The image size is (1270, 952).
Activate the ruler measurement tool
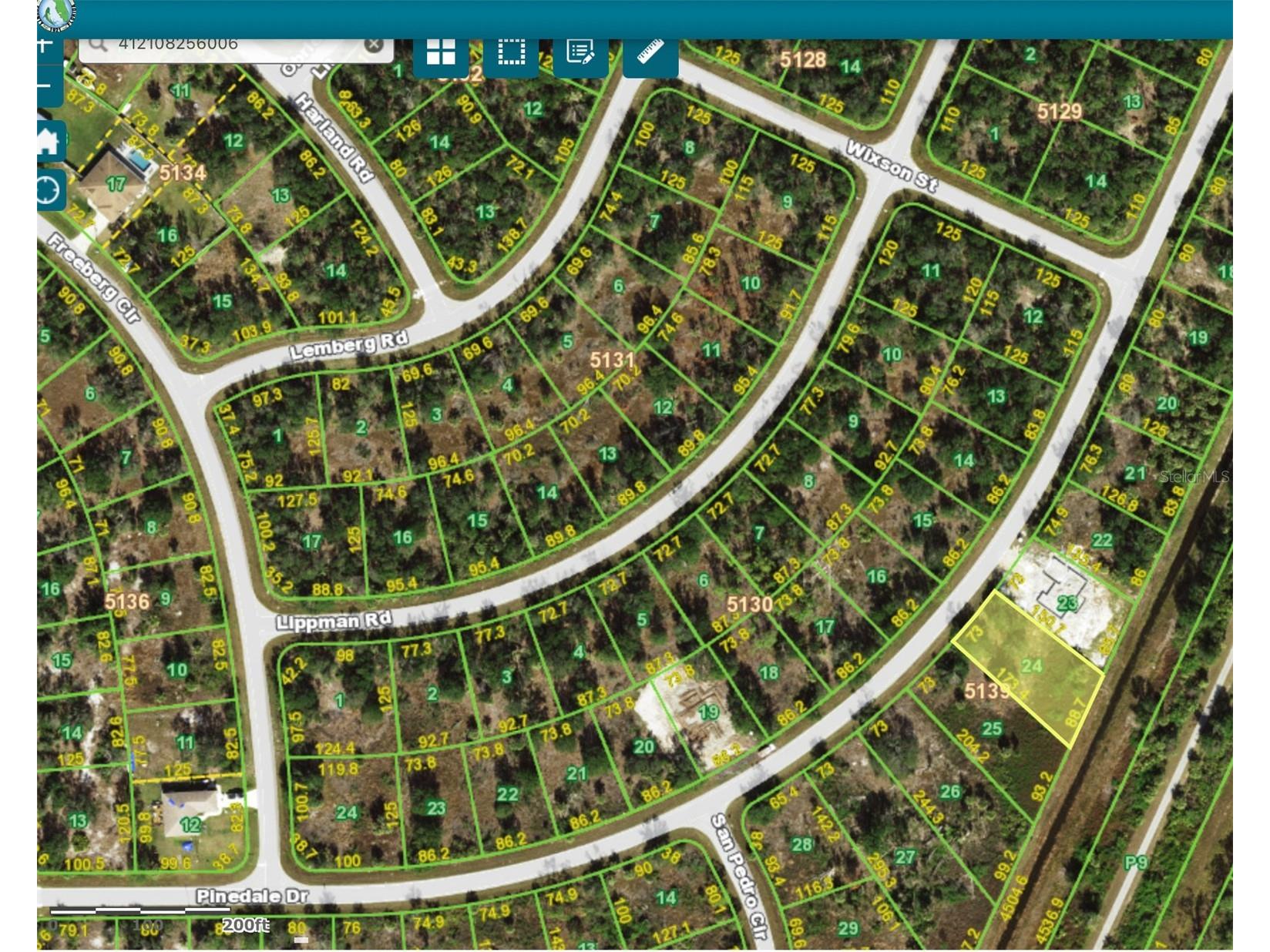click(650, 54)
